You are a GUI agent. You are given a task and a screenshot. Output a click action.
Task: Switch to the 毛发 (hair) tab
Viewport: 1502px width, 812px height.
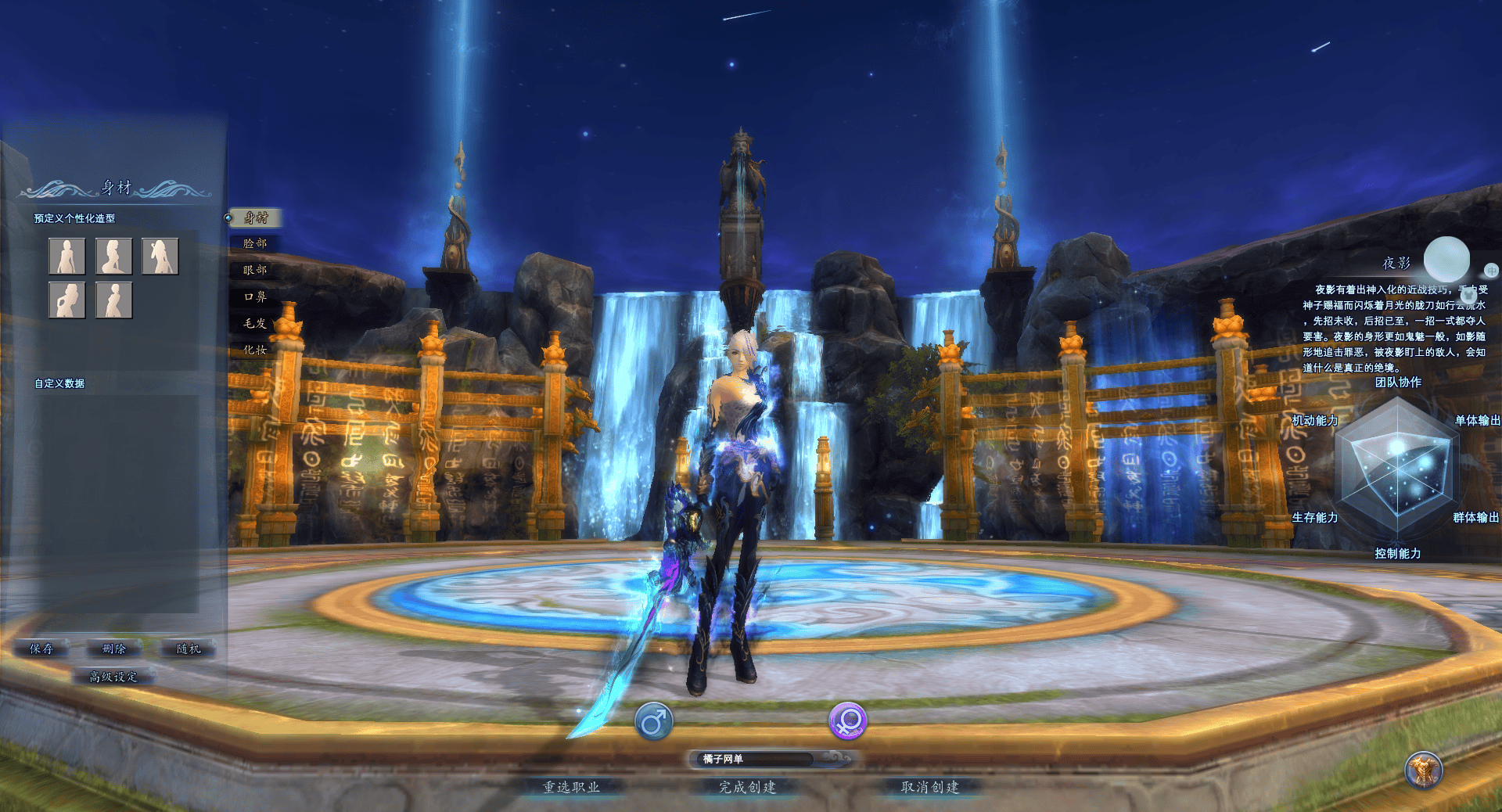[x=255, y=324]
